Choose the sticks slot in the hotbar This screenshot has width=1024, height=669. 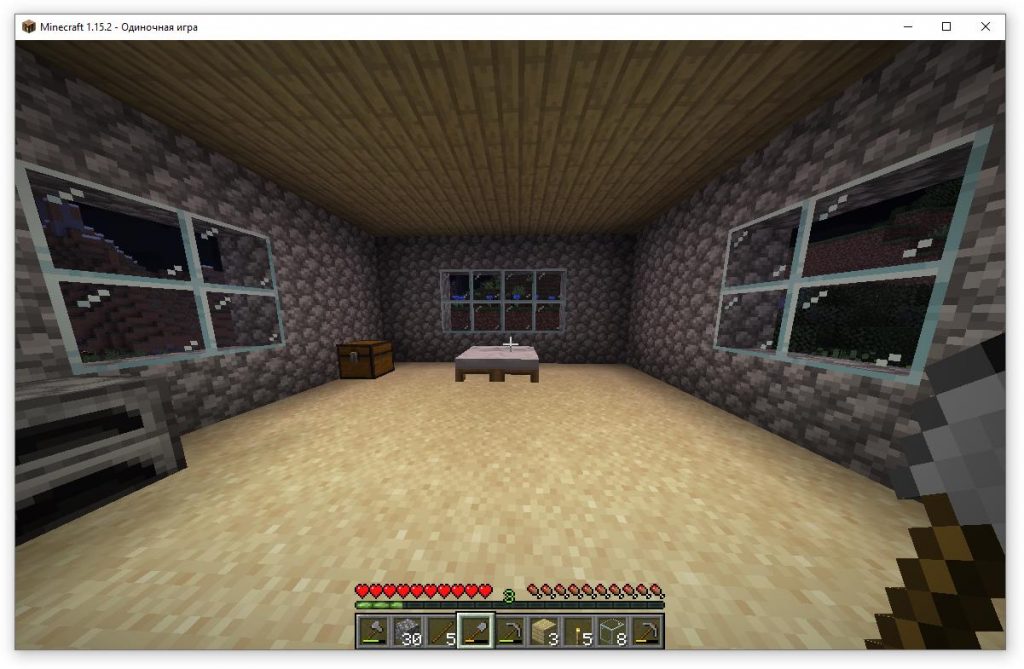(441, 630)
